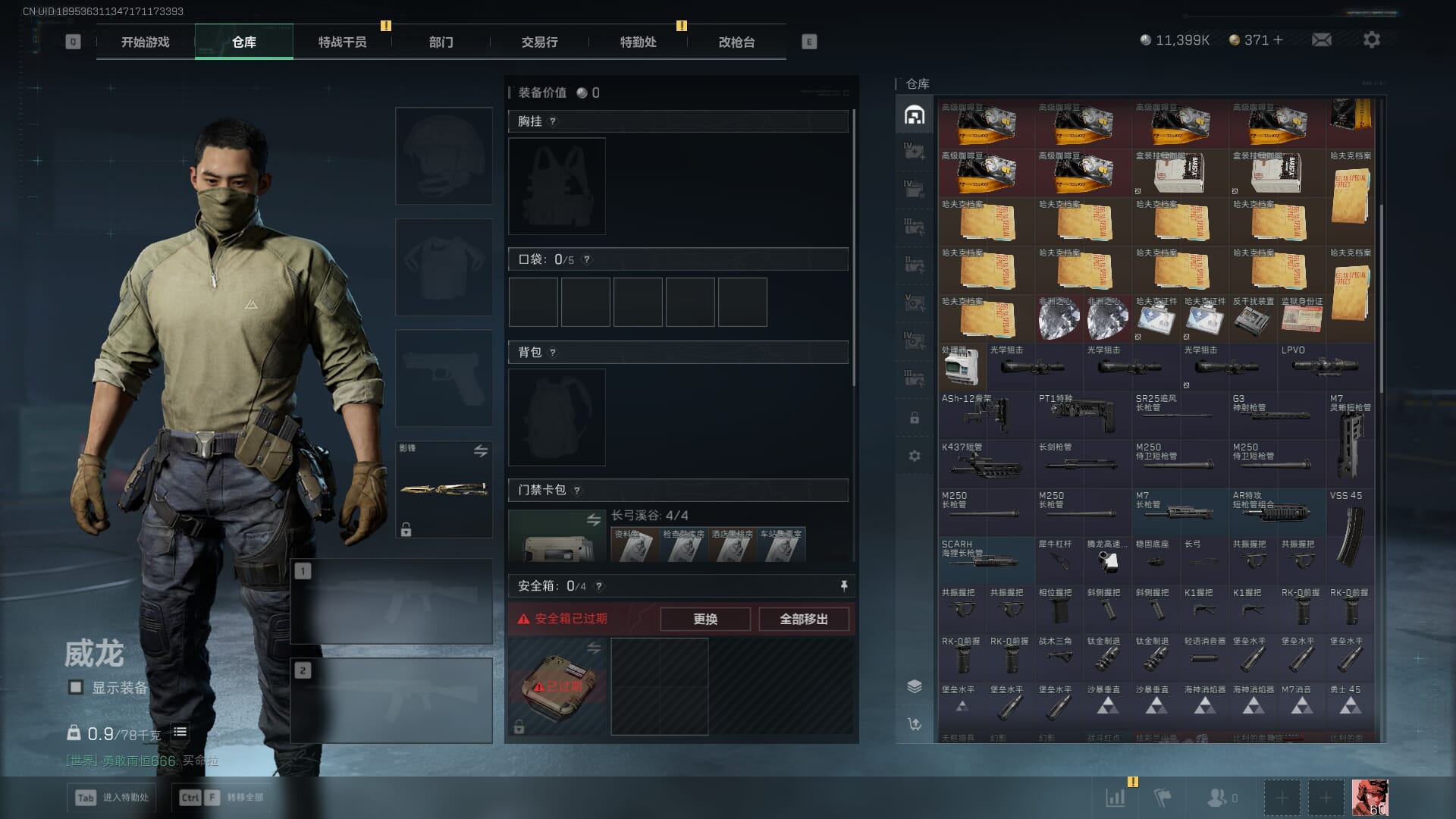
Task: Switch to the 特战干员 tab
Action: (x=342, y=42)
